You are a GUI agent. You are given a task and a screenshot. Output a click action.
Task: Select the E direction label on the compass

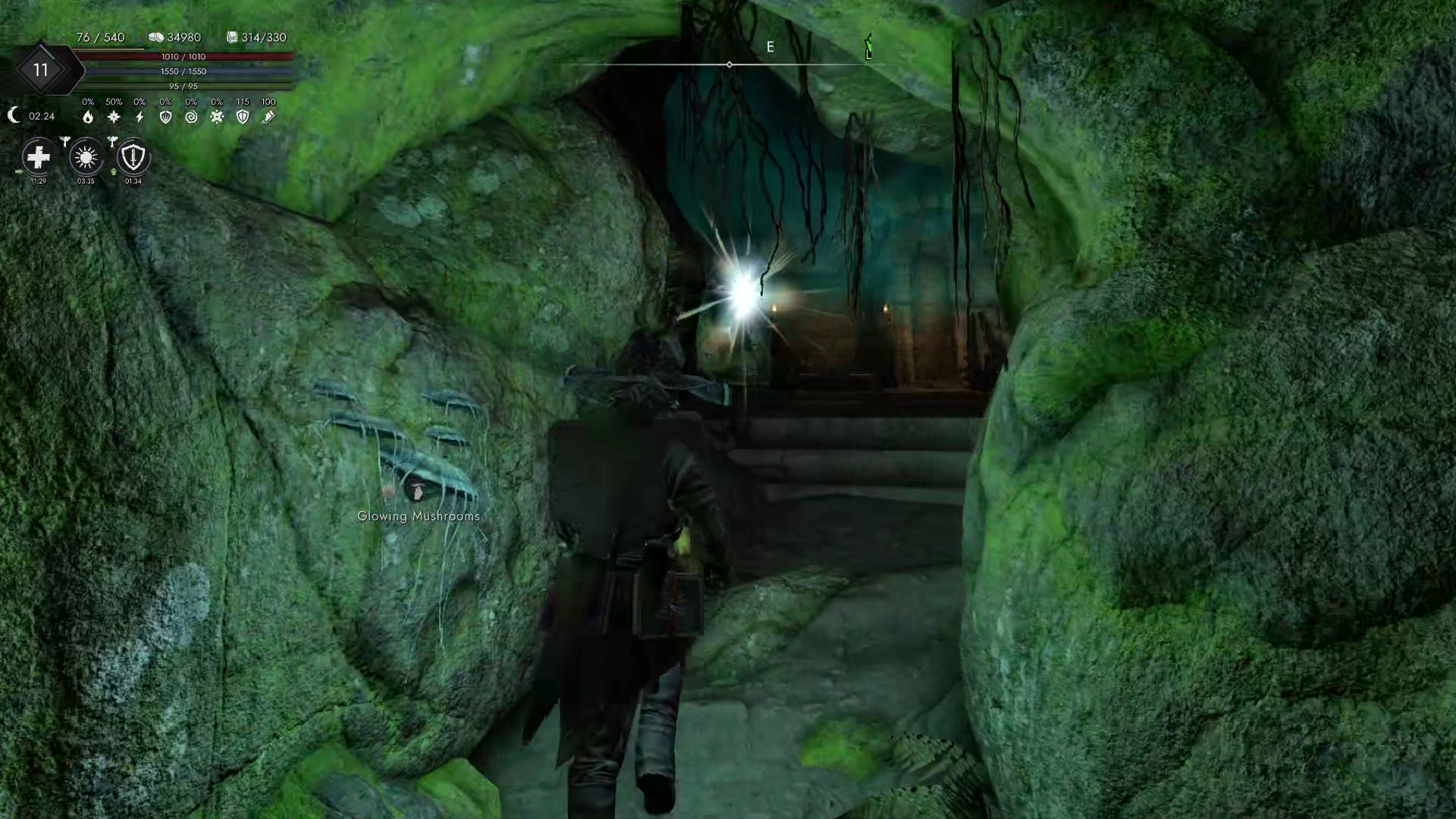770,47
